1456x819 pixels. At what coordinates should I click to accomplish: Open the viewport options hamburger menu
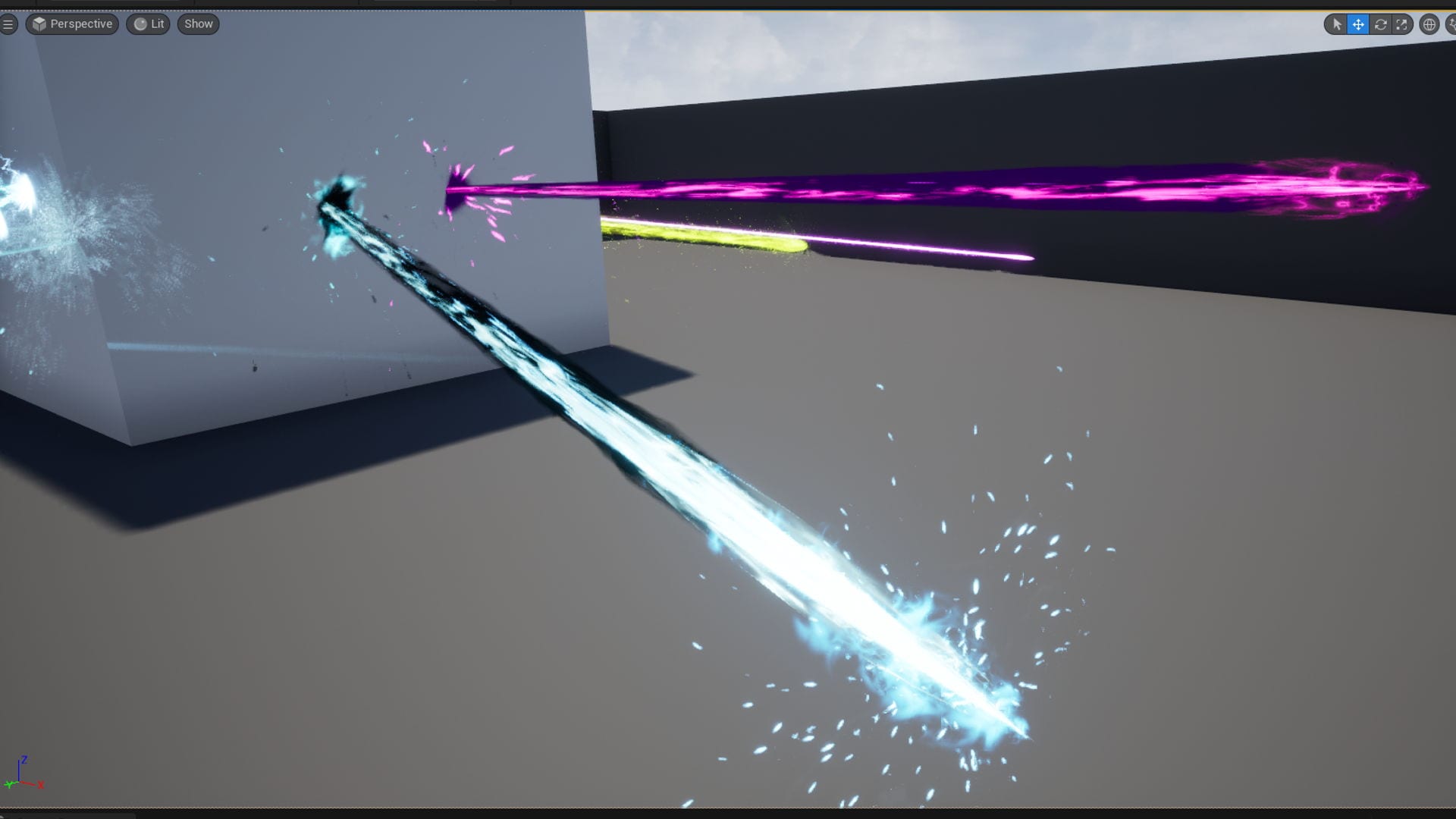[8, 24]
